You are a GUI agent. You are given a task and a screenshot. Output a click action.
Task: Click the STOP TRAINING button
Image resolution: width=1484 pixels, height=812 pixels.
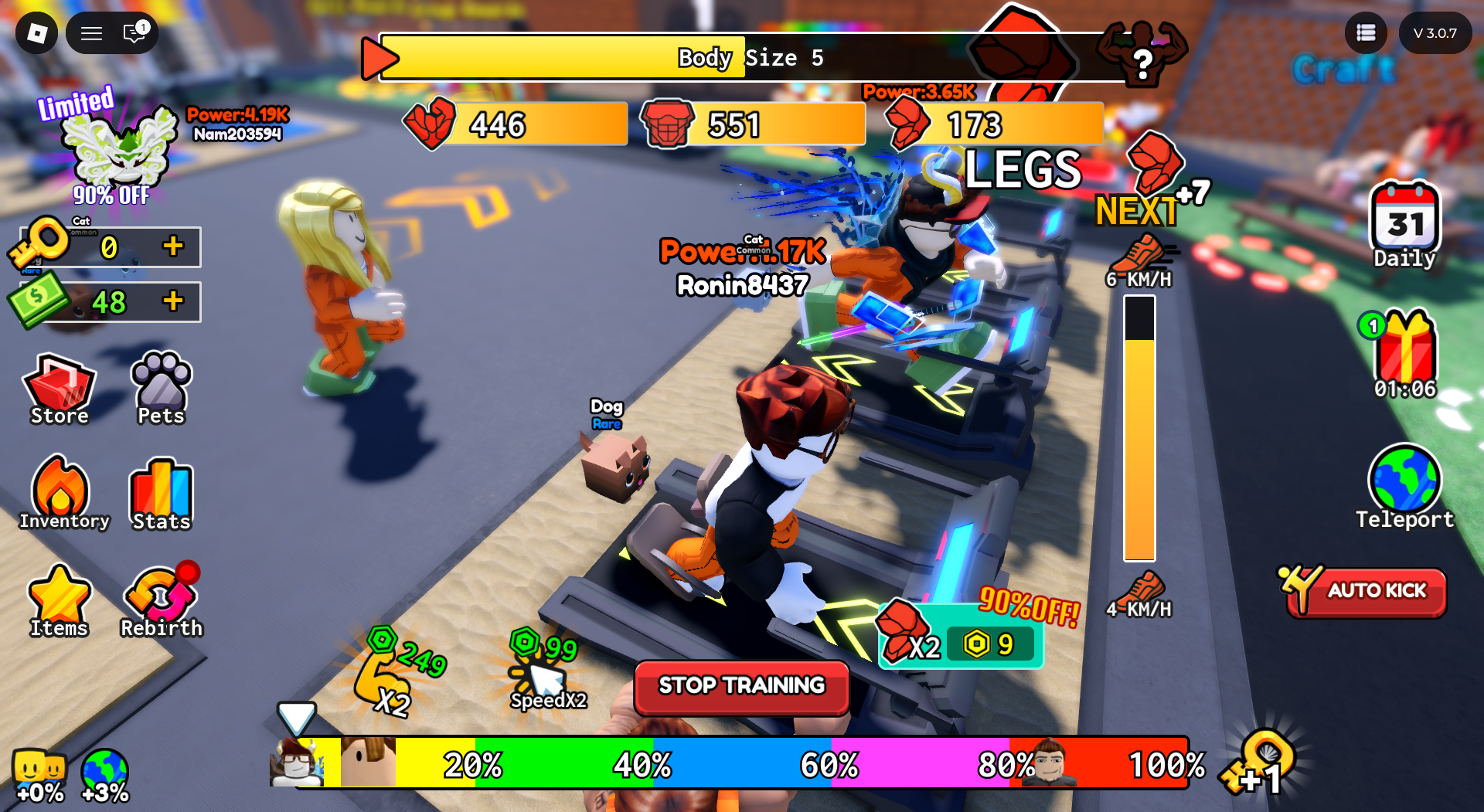[741, 686]
